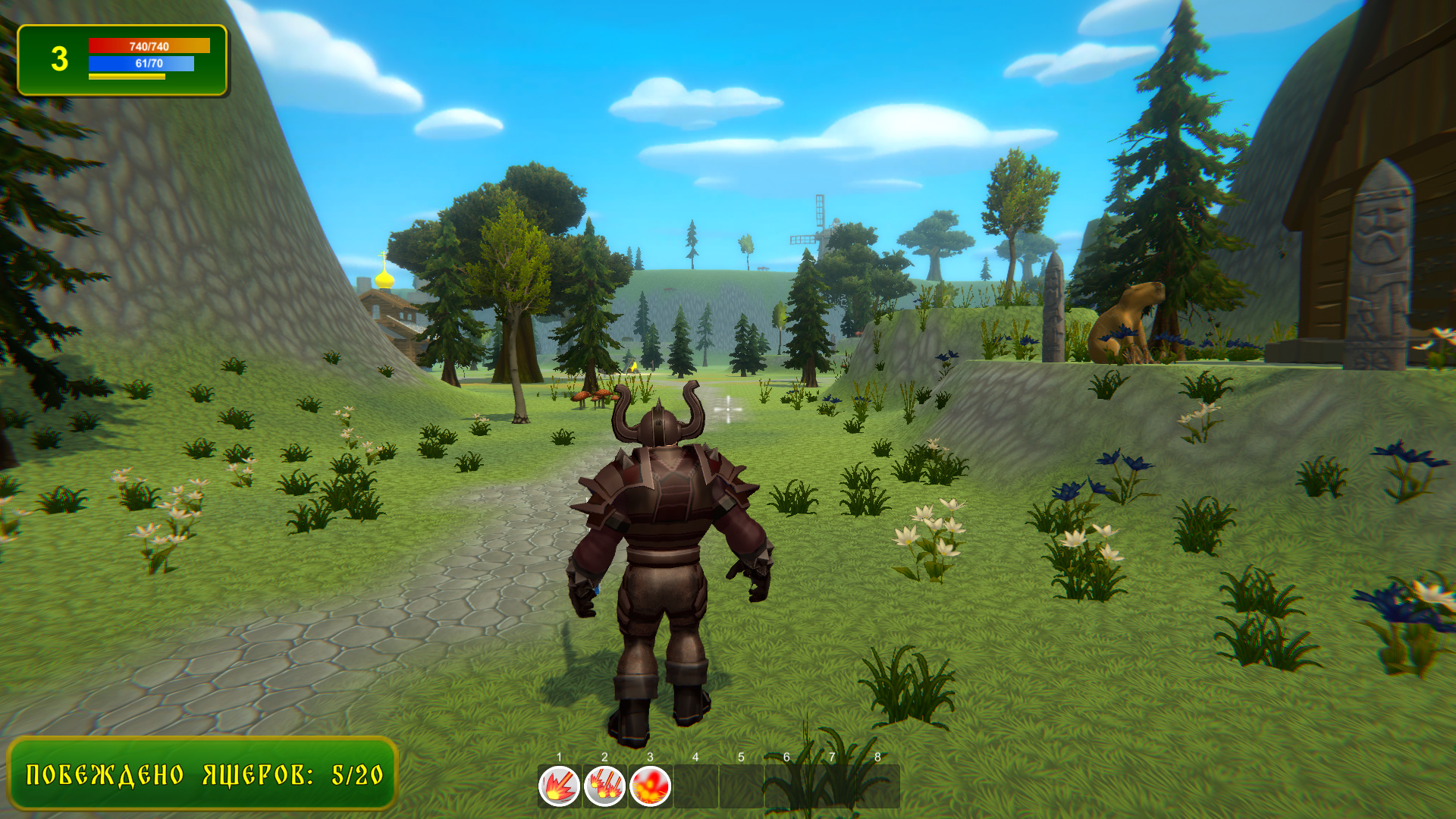
Task: Click empty hotbar slot 8
Action: tap(877, 785)
